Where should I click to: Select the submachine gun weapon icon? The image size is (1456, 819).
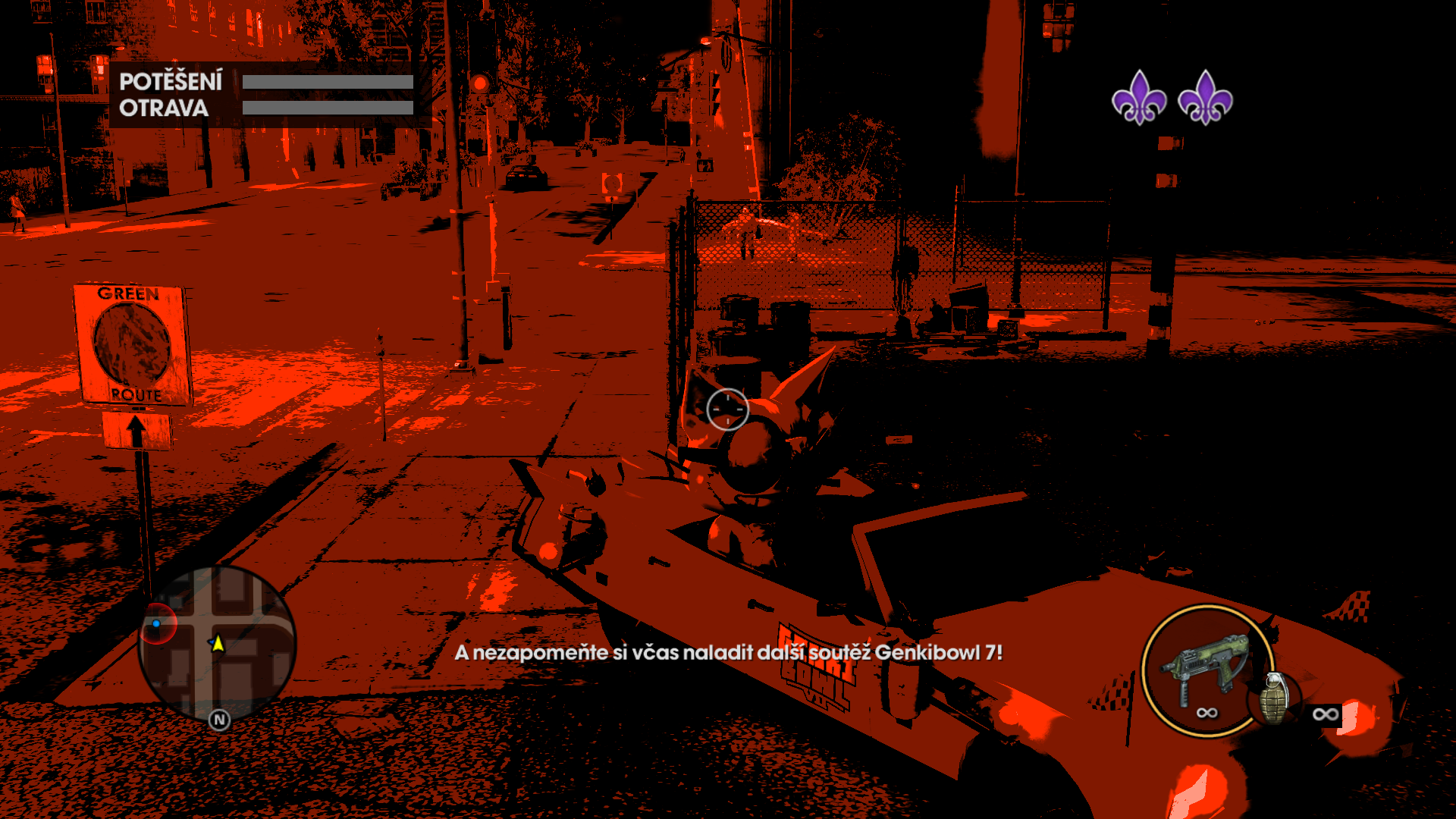pos(1206,667)
